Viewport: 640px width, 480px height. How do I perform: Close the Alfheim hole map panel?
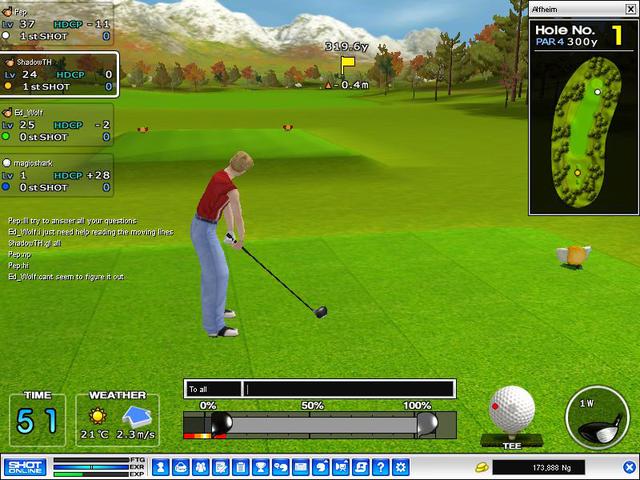pos(629,10)
